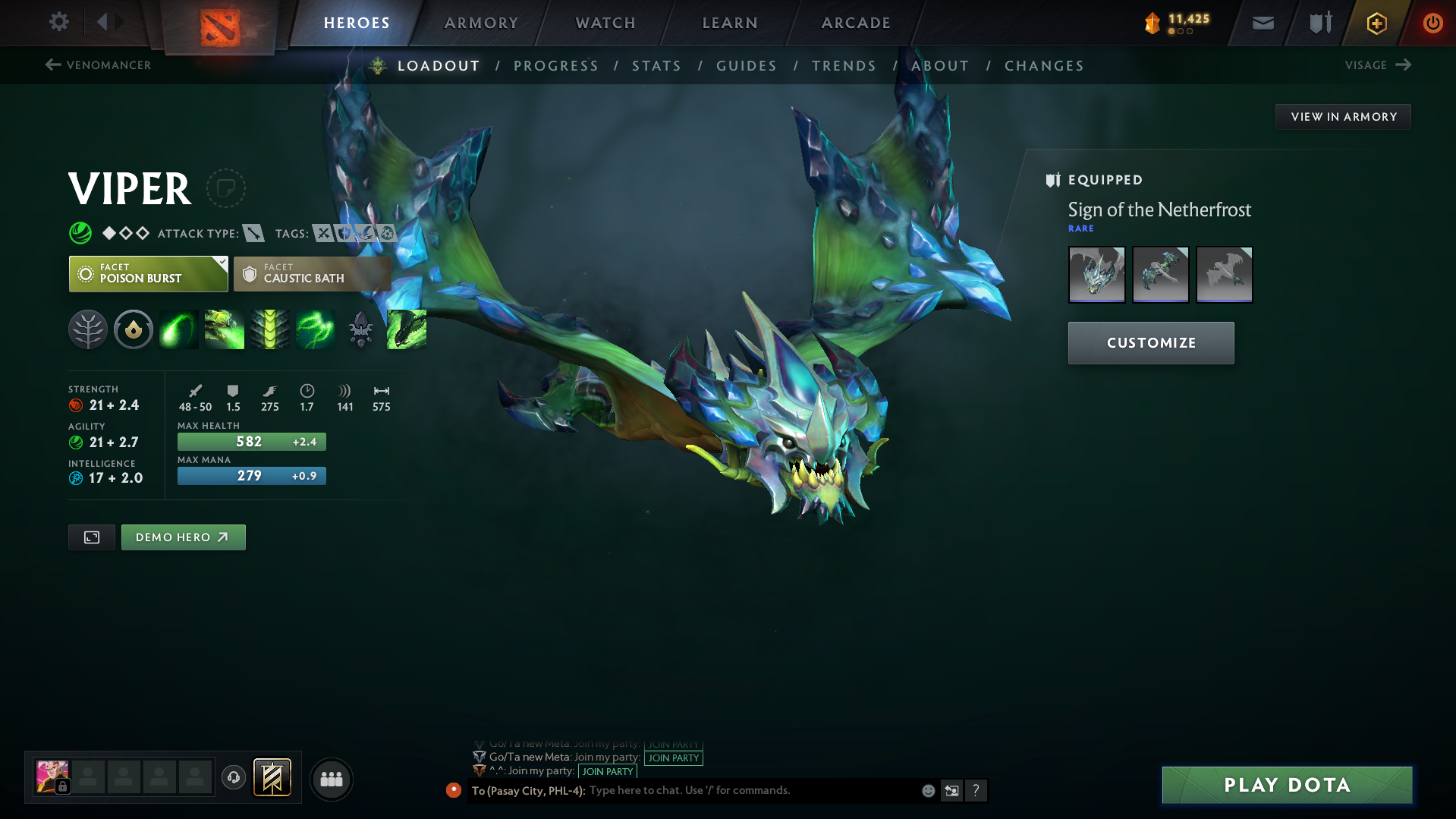Switch to the Caustic Bath facet
Viewport: 1456px width, 819px height.
point(312,273)
